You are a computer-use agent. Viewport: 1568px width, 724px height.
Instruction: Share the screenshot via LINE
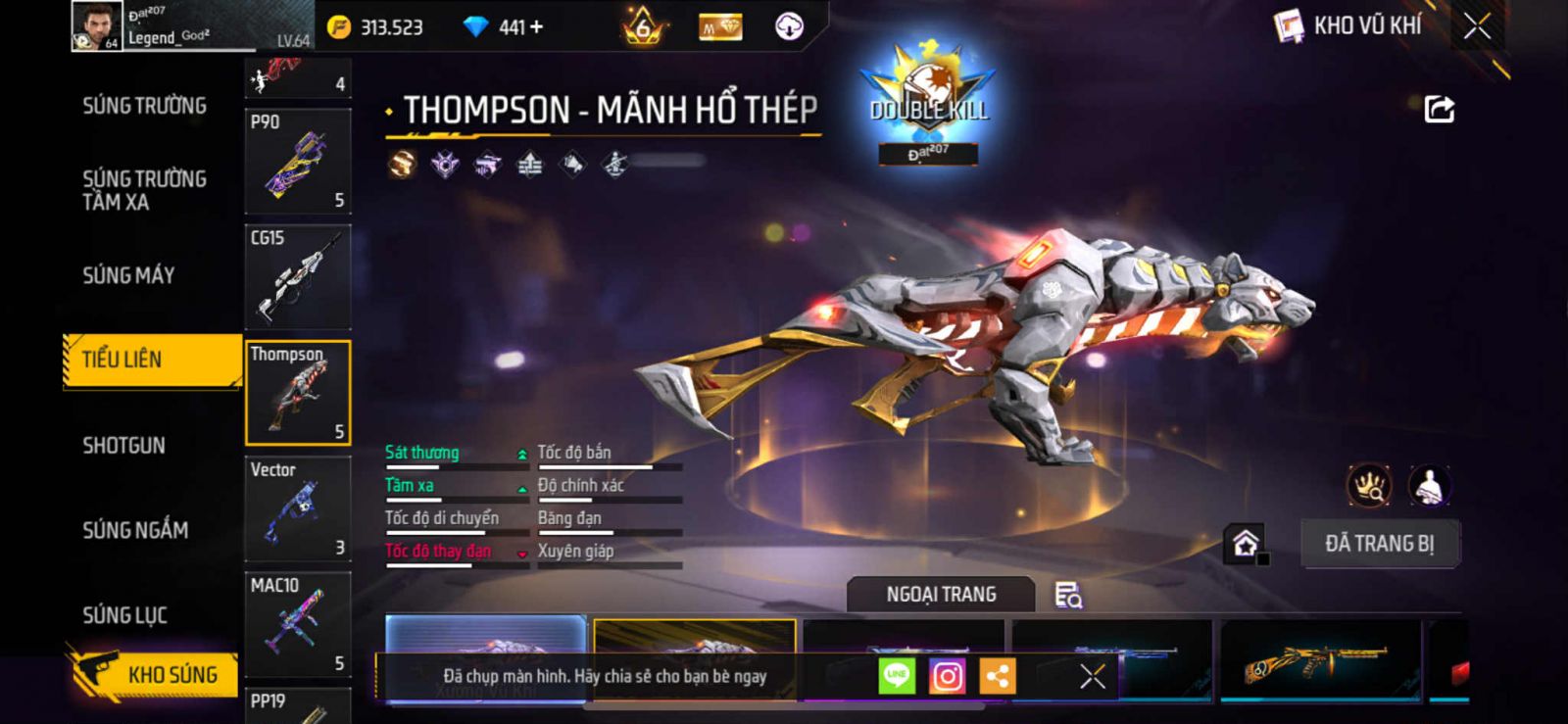point(896,676)
